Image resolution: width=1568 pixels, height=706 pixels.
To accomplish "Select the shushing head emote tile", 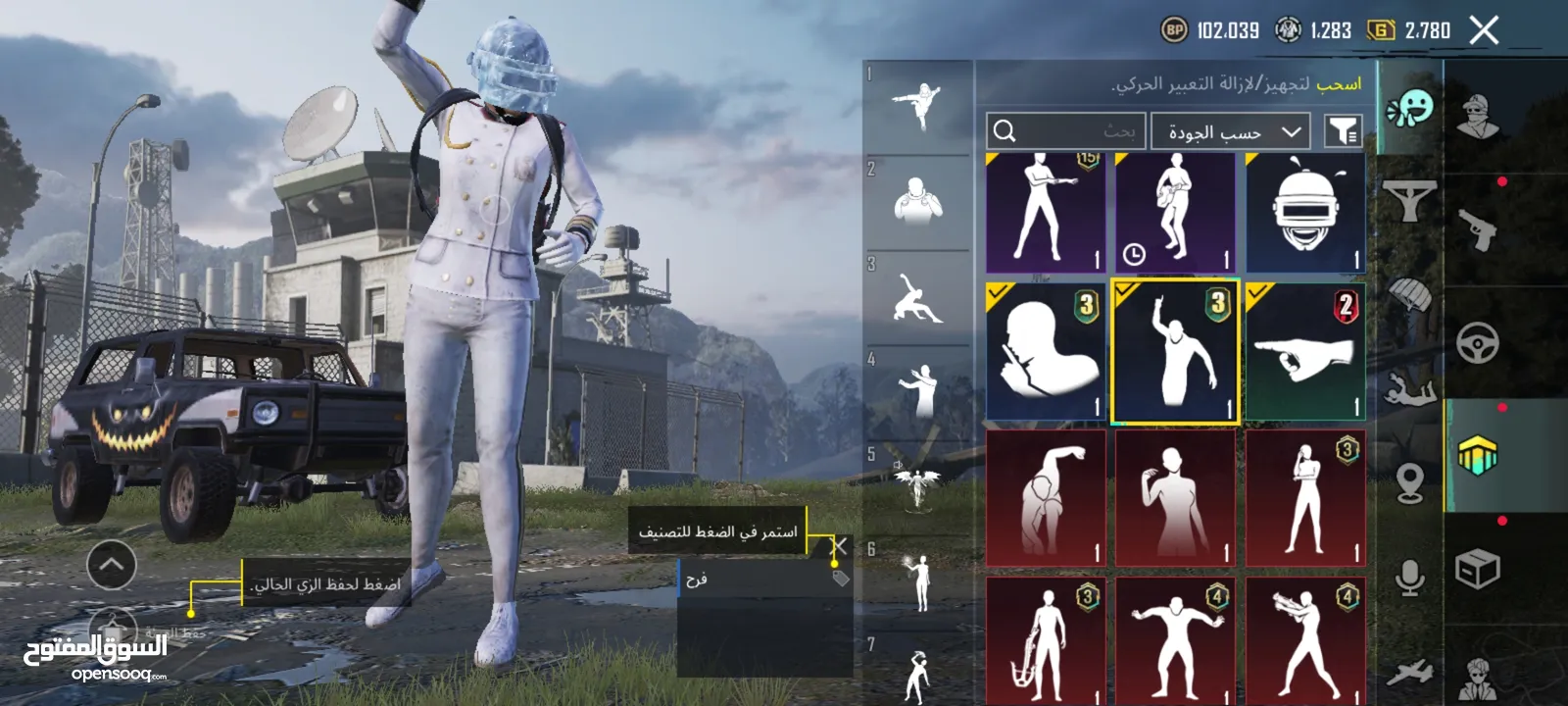I will tap(1046, 352).
